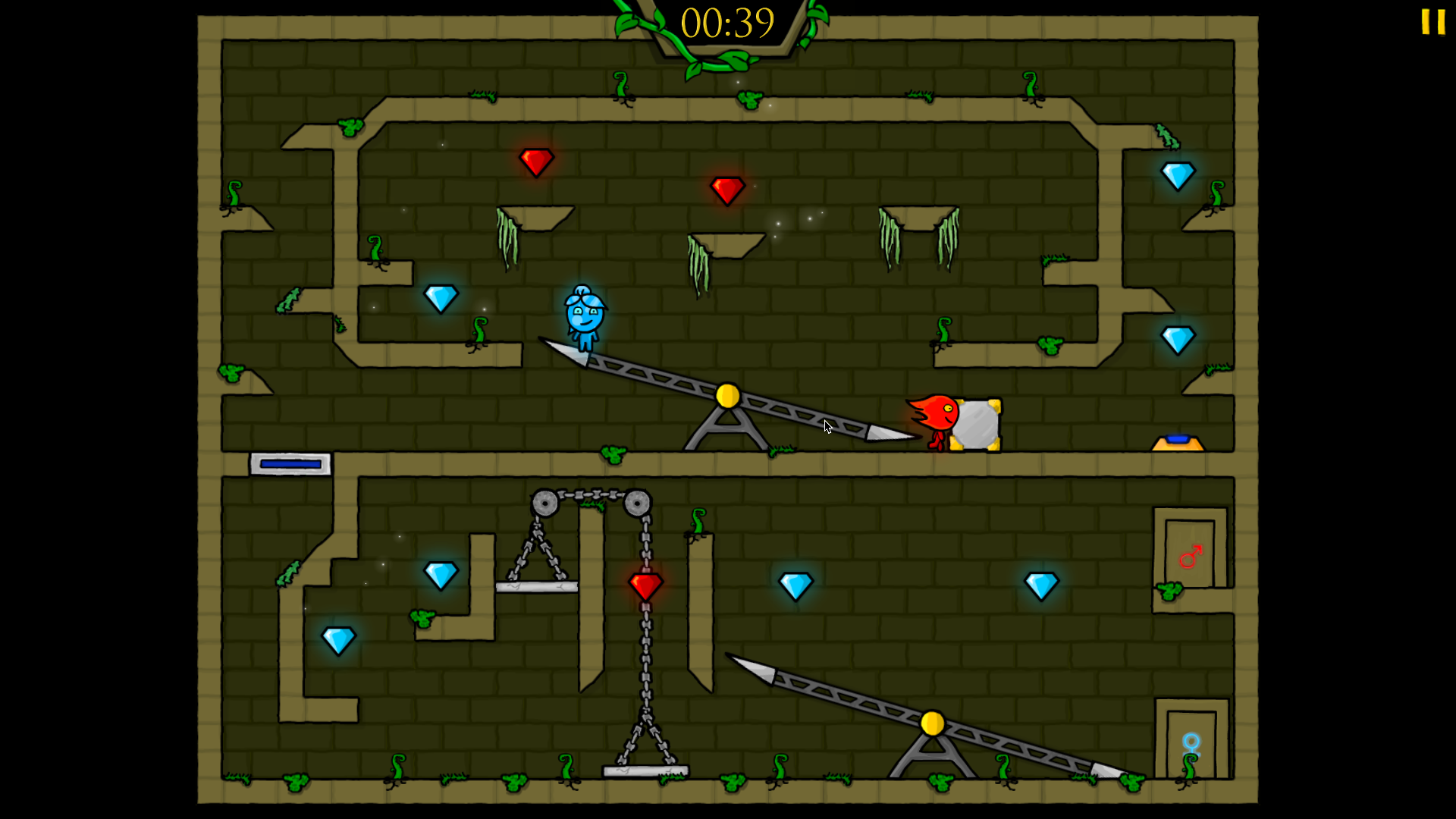The width and height of the screenshot is (1456, 819).
Task: Activate the blue wall switch on the left
Action: click(x=288, y=463)
